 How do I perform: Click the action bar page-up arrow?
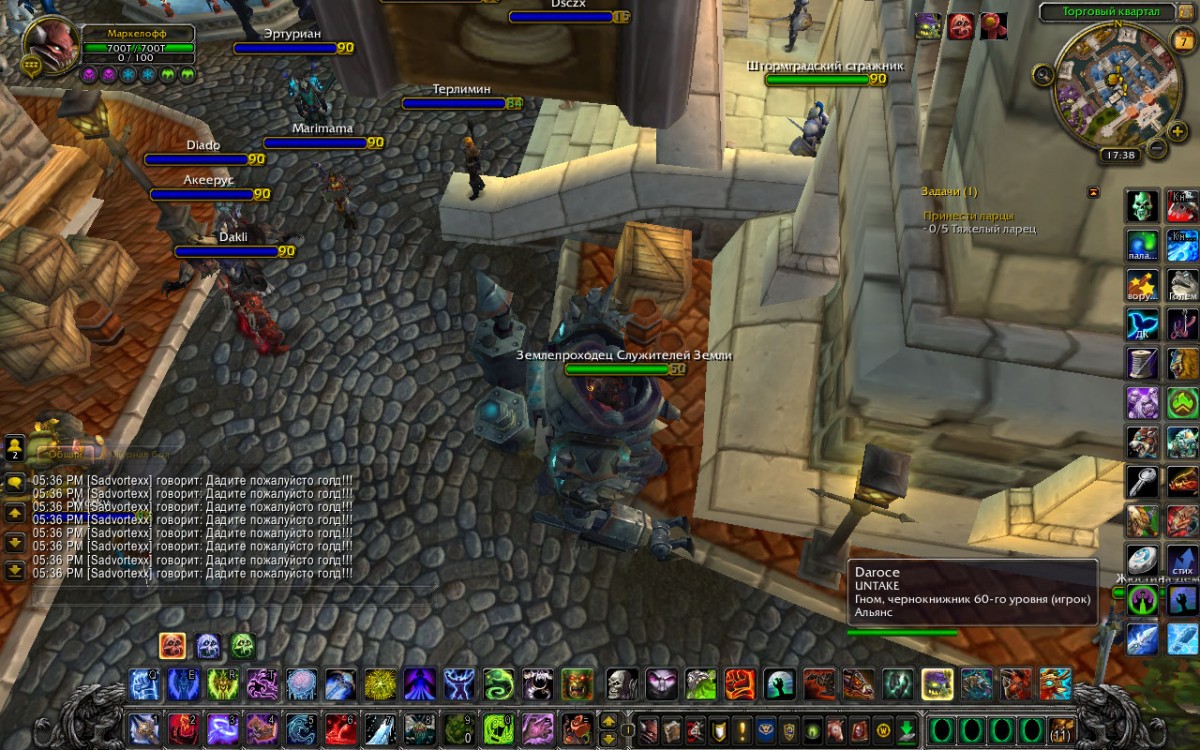click(608, 720)
